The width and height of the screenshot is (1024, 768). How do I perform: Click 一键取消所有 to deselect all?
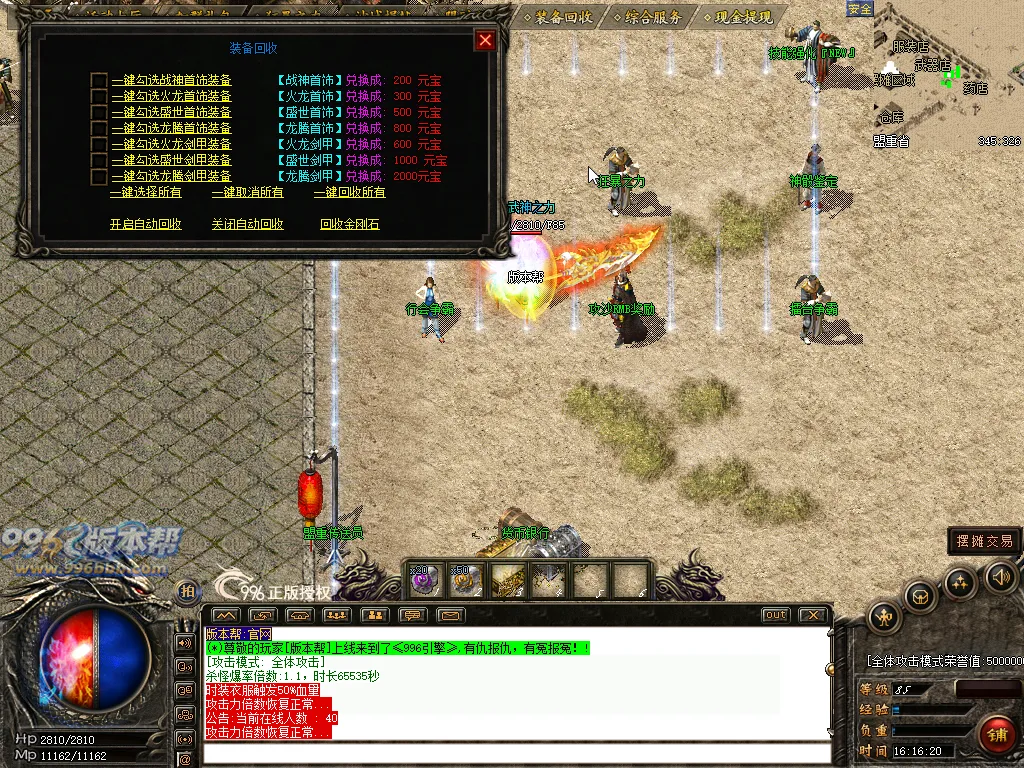tap(247, 192)
